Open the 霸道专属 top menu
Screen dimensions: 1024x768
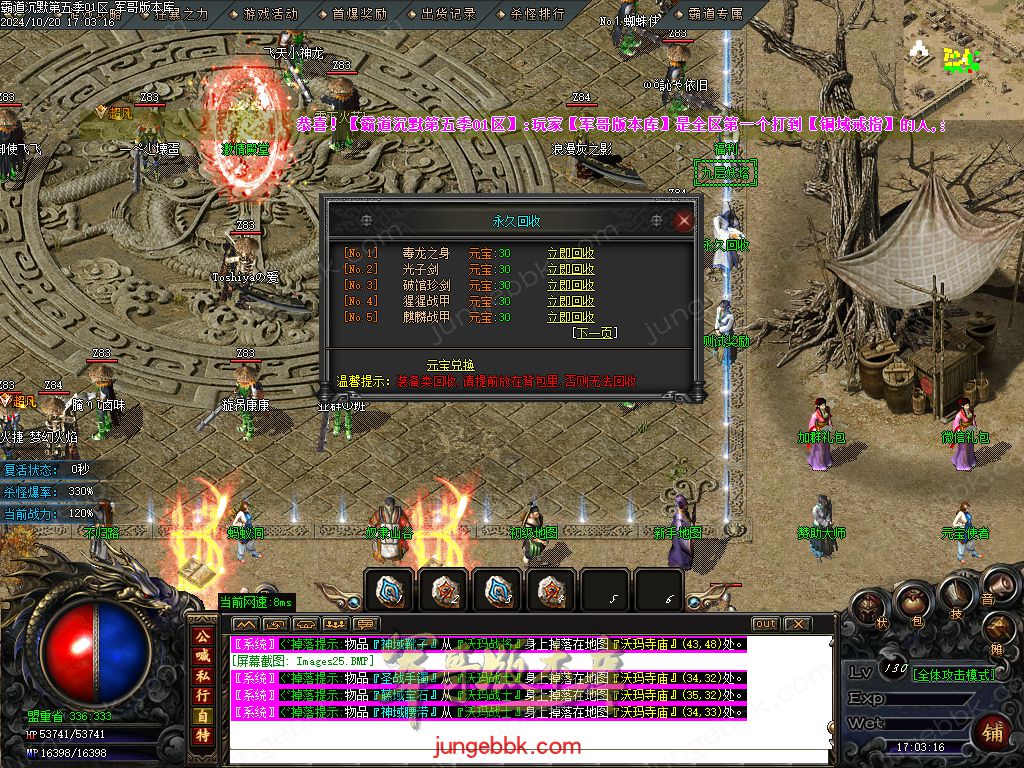[716, 15]
